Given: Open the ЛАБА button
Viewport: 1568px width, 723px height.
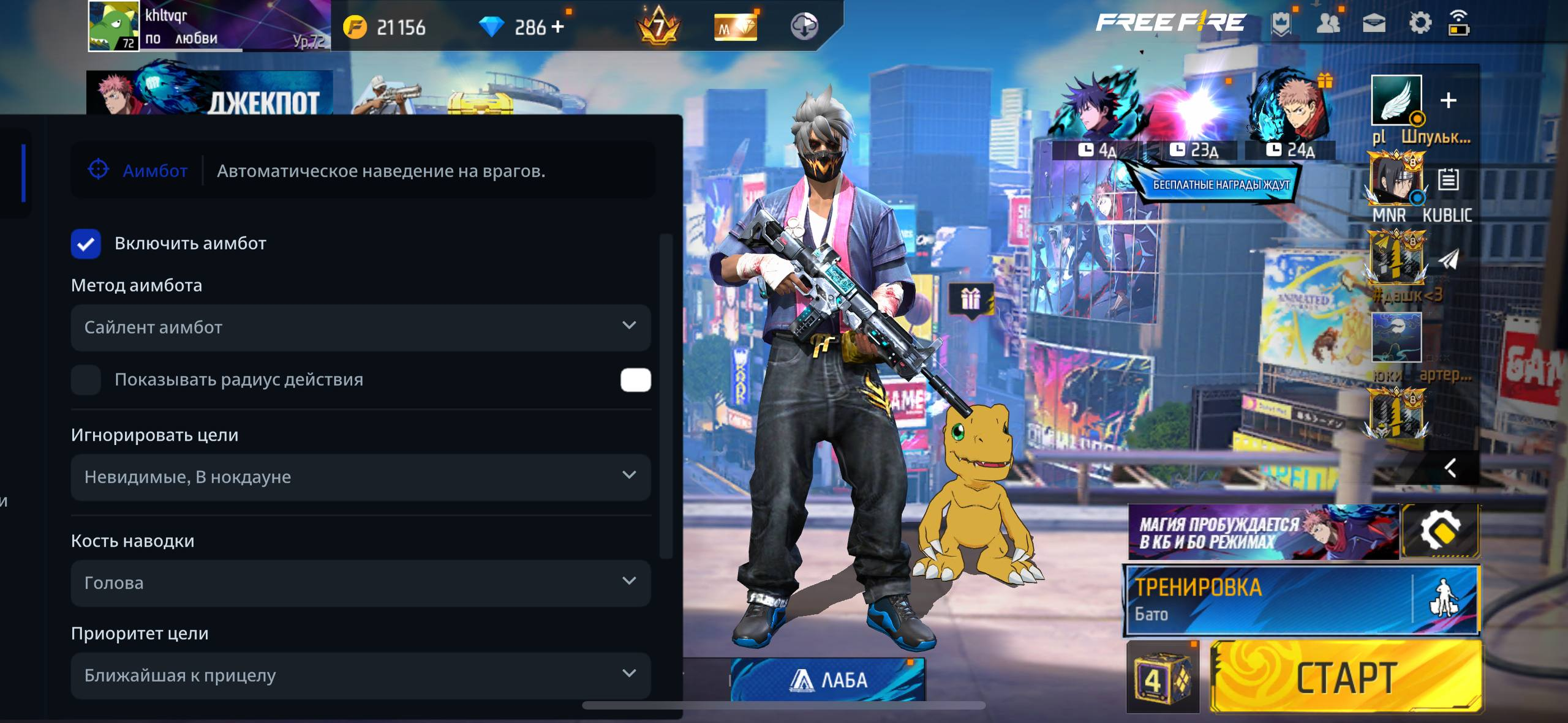Looking at the screenshot, I should click(827, 680).
